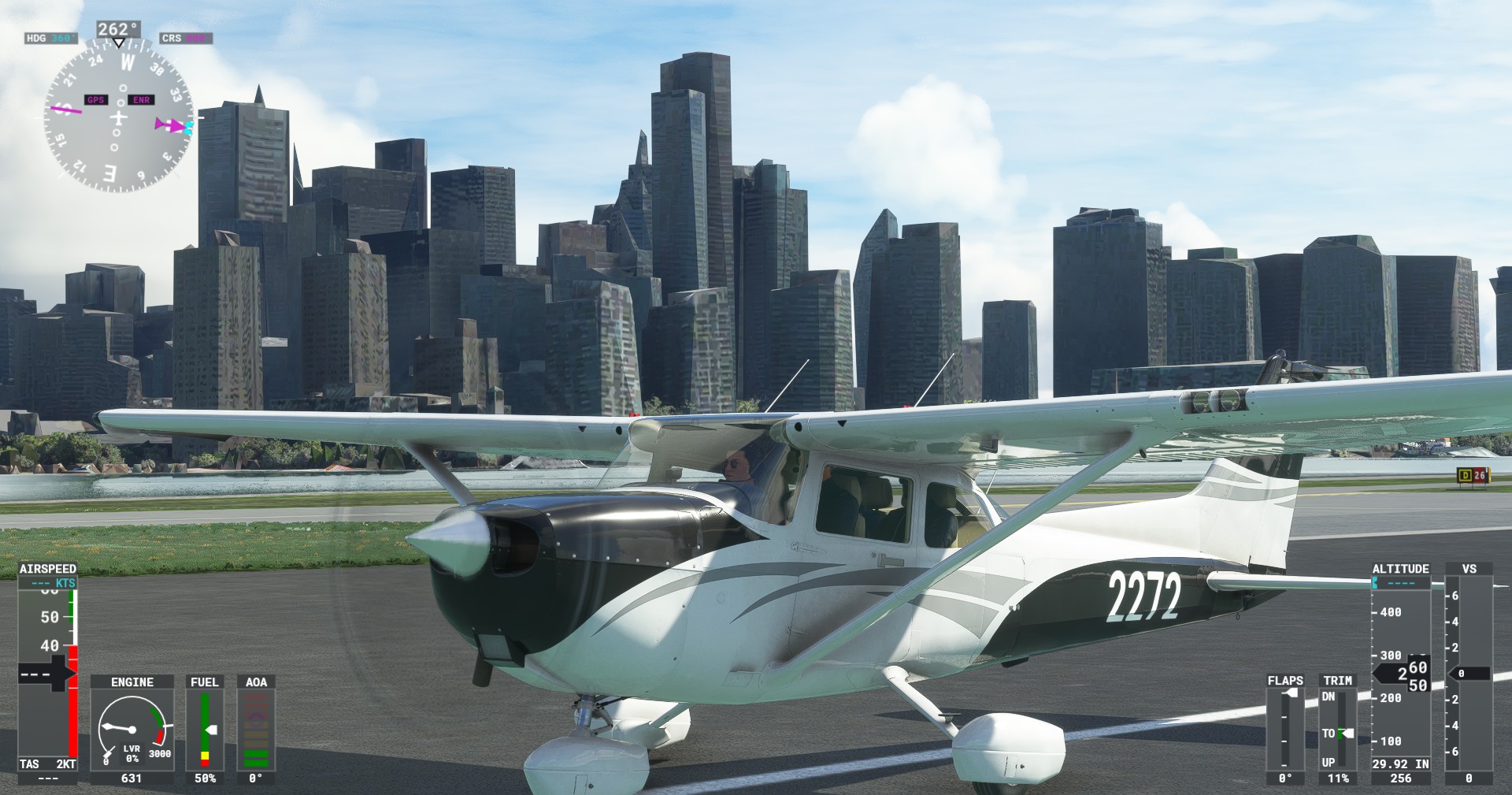
Task: Select the GPS source indicator on the compass
Action: [94, 100]
